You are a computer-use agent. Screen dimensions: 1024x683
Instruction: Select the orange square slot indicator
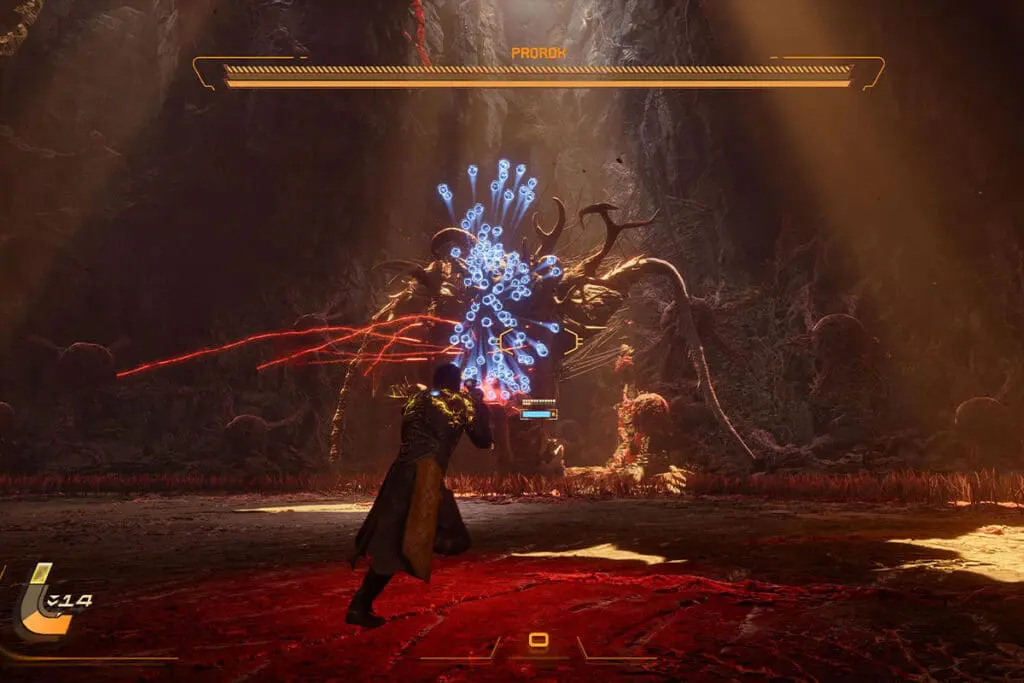[538, 641]
